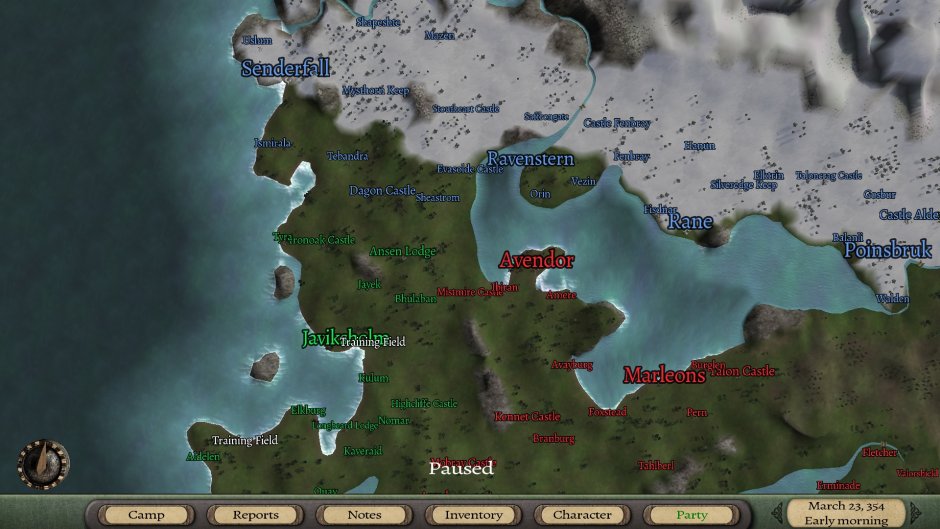The height and width of the screenshot is (529, 940).
Task: Open the Party screen
Action: tap(691, 515)
